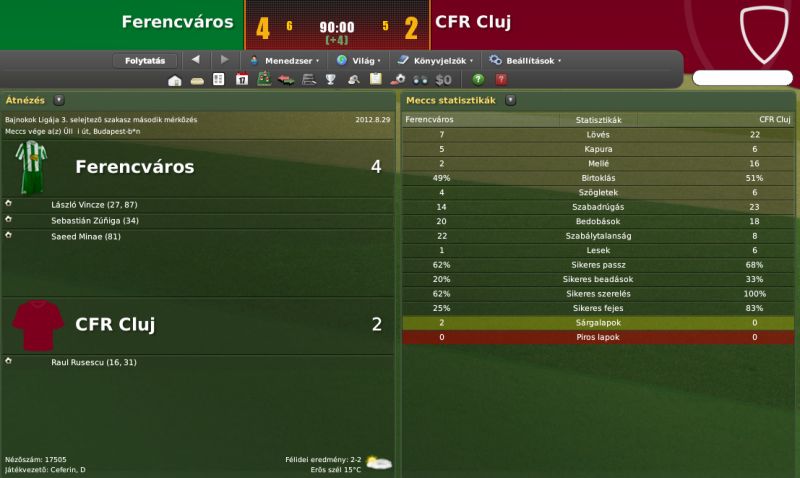This screenshot has height=478, width=800.
Task: Open the trophy competitions icon
Action: pyautogui.click(x=330, y=80)
